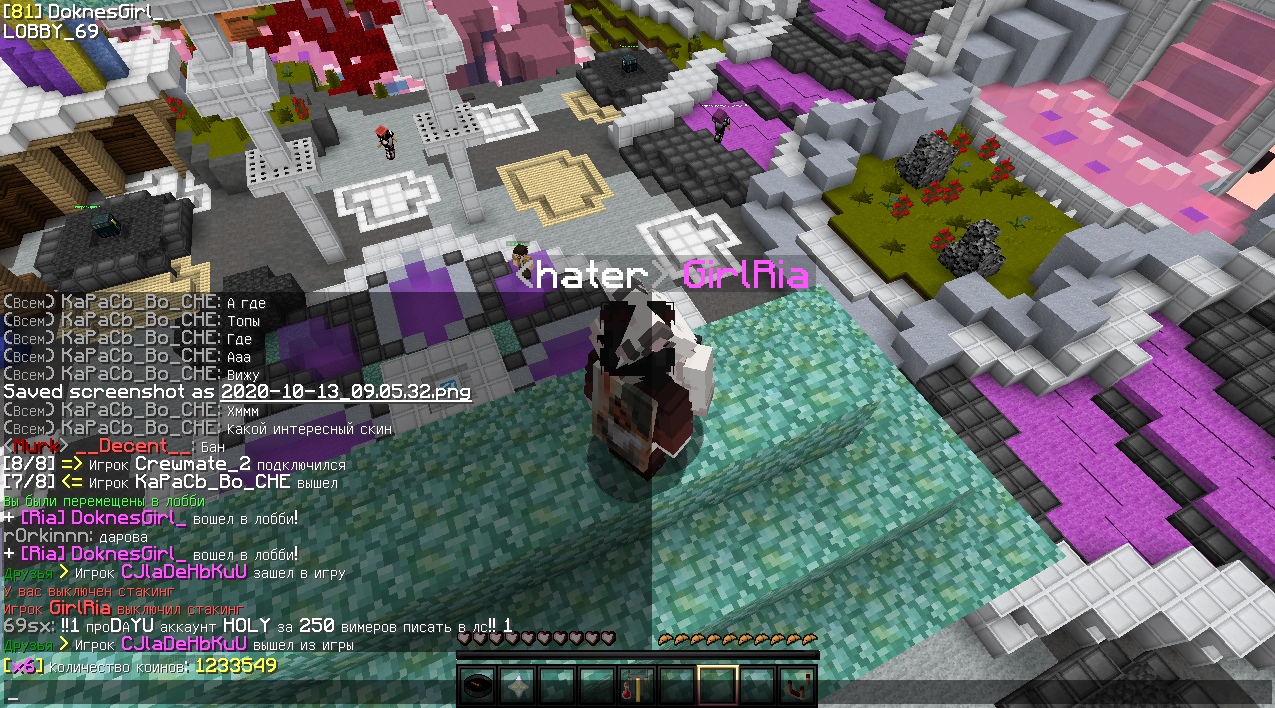
Task: Select the nether star hotbar slot
Action: [x=518, y=686]
